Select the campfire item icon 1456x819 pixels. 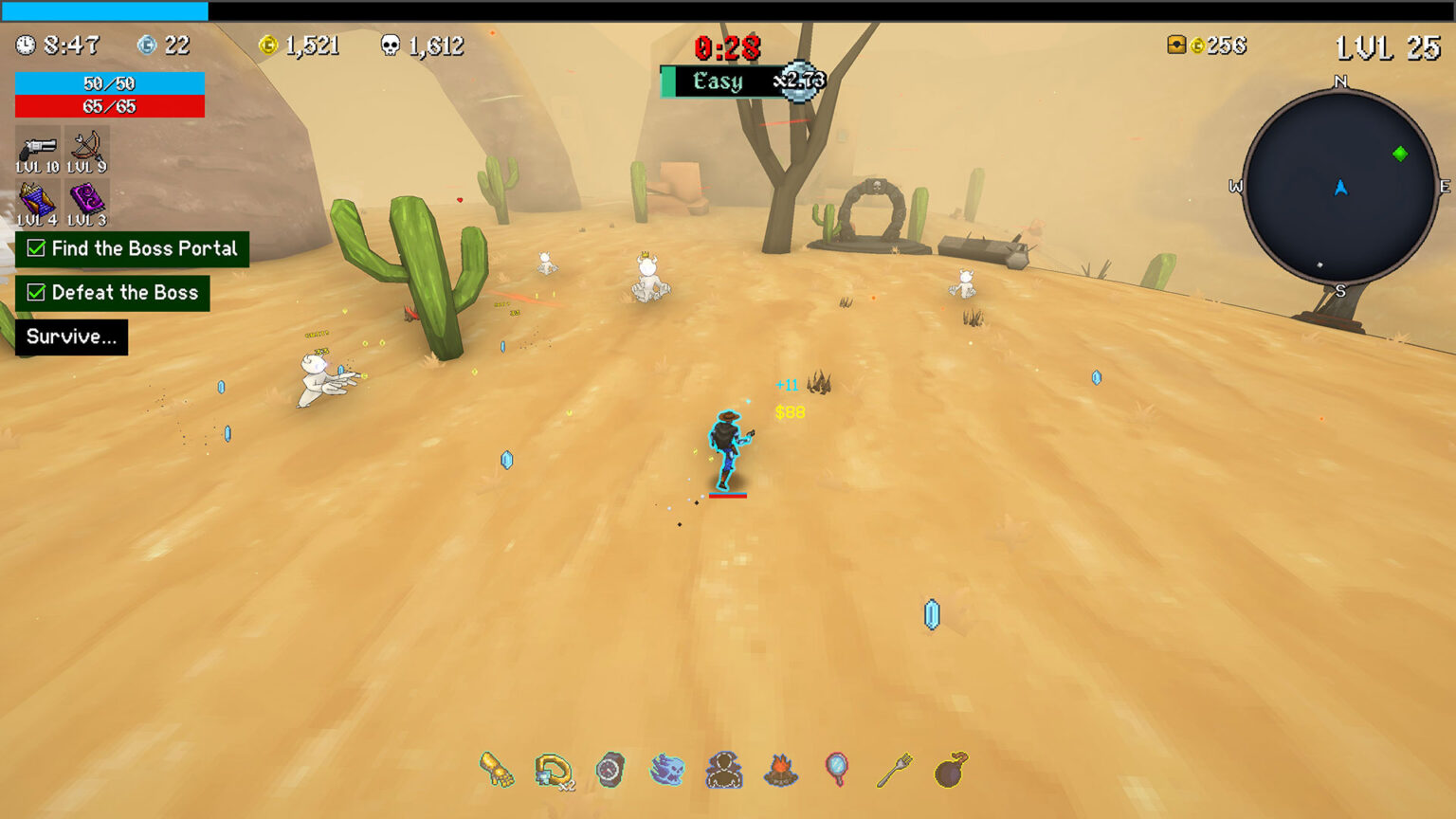[780, 770]
